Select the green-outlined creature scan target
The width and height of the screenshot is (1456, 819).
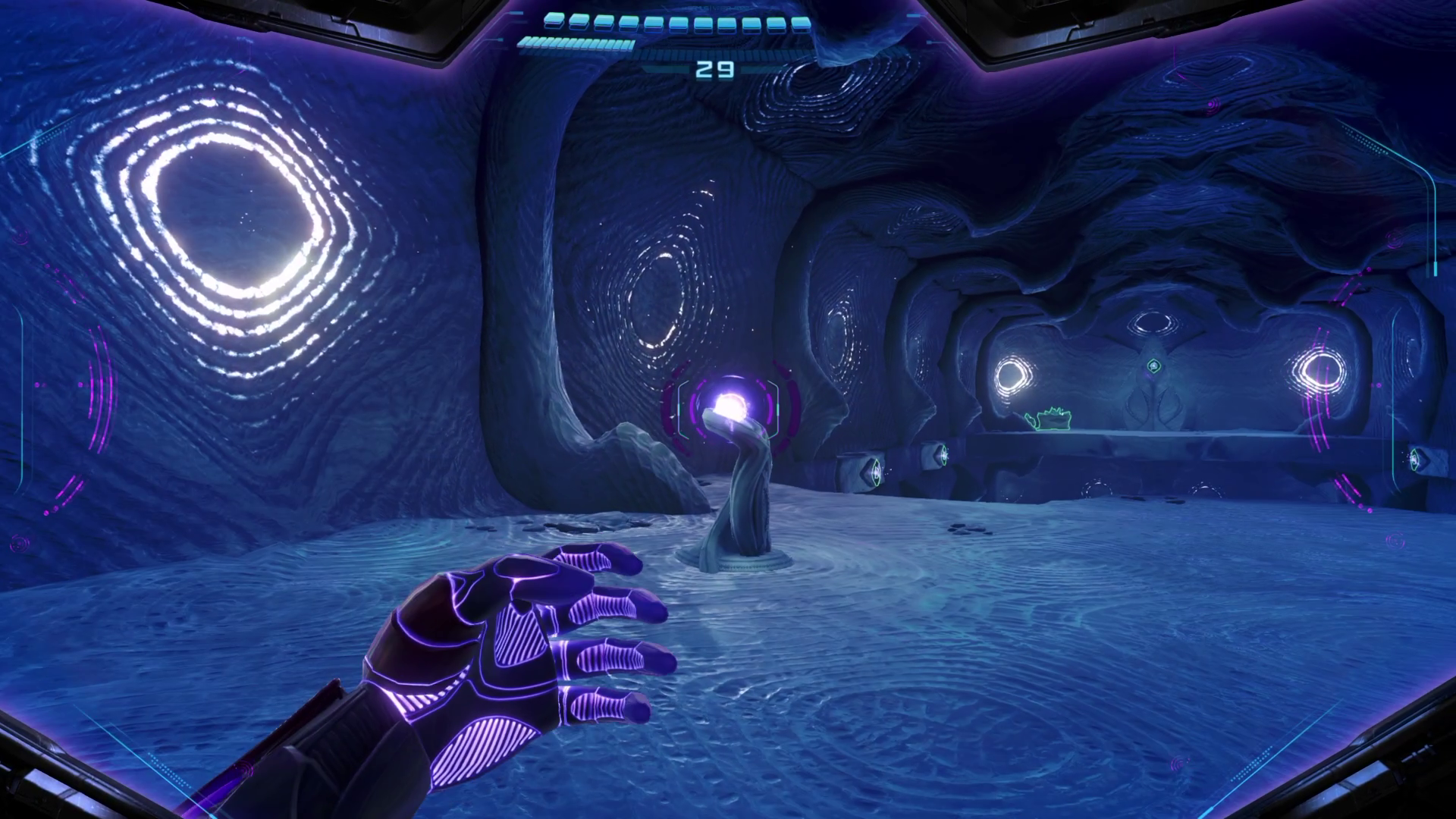pos(1049,419)
